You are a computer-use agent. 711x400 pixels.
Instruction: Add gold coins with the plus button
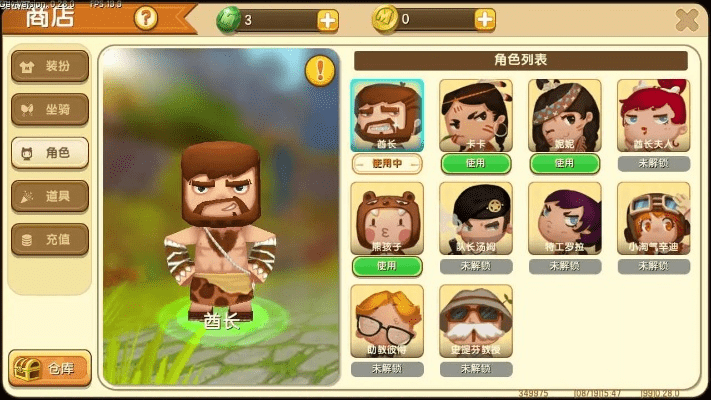(485, 19)
